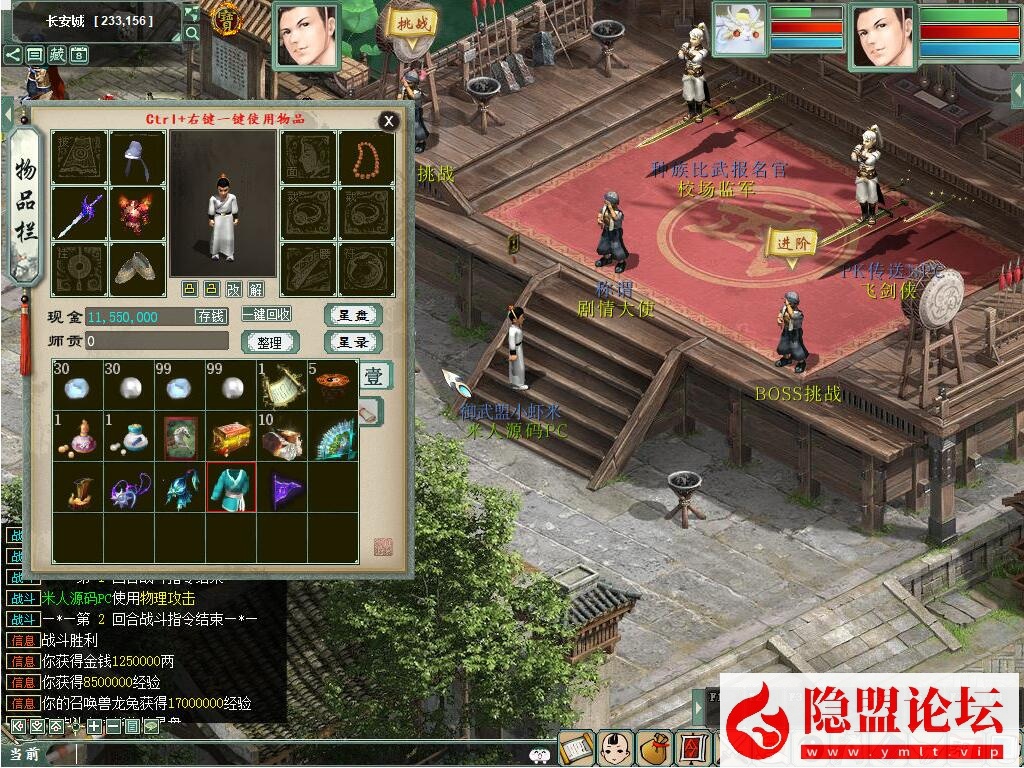This screenshot has width=1024, height=768.
Task: Select the golden treasure chest item
Action: click(231, 436)
